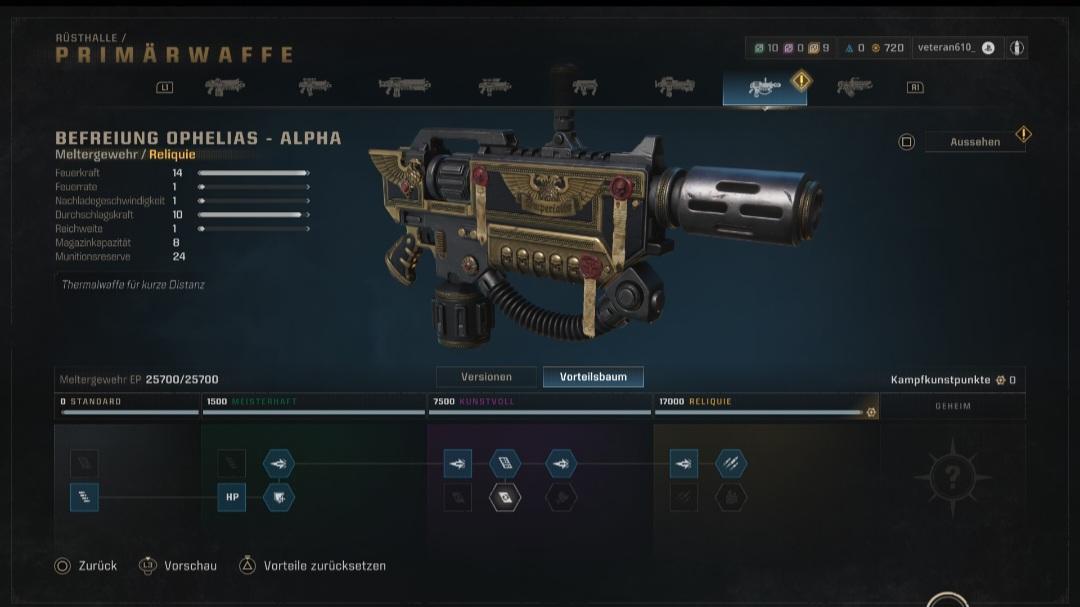This screenshot has width=1080, height=607.
Task: Choose the last weapon right of the Meltergewehr
Action: click(854, 87)
